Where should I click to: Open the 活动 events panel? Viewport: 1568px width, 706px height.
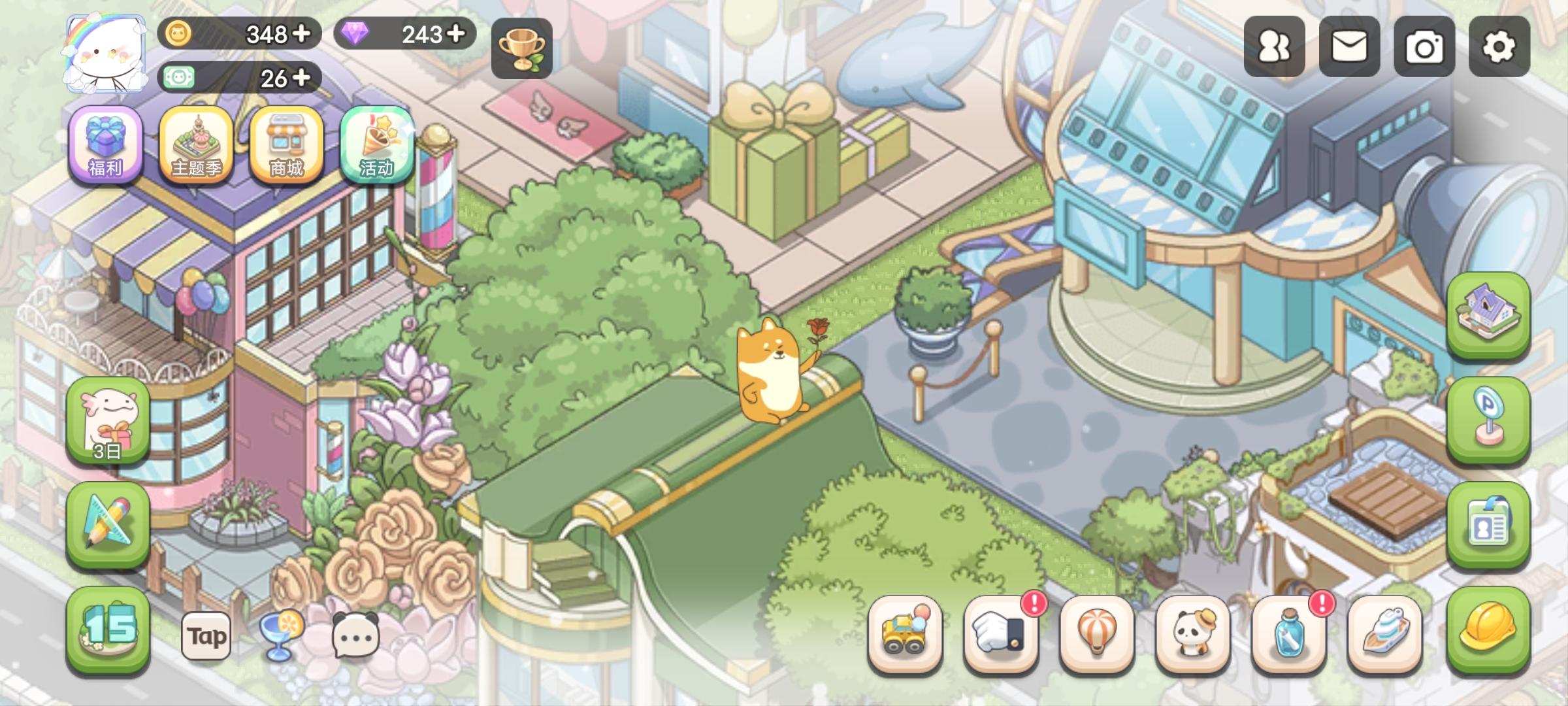click(x=378, y=146)
